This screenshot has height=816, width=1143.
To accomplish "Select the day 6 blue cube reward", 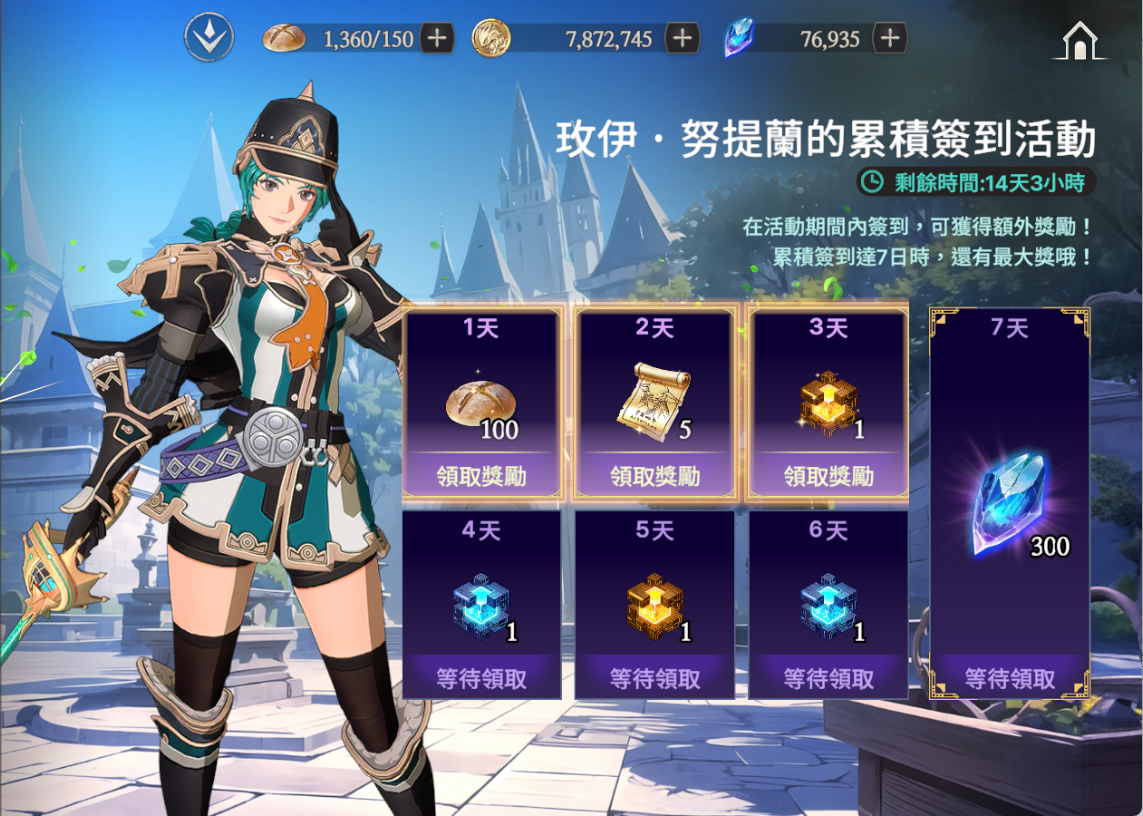I will click(829, 606).
